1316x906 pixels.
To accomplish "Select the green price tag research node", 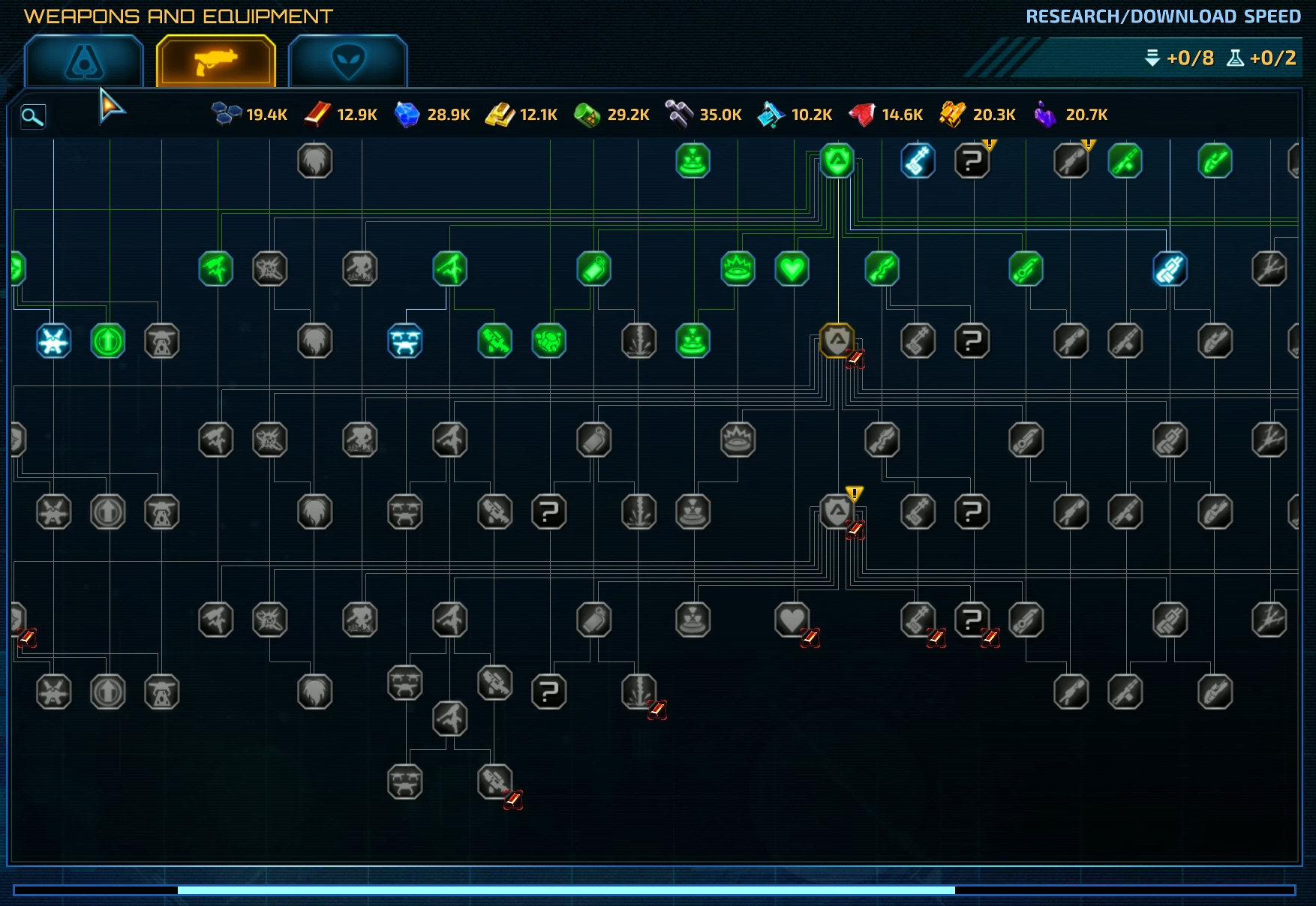I will 594,268.
